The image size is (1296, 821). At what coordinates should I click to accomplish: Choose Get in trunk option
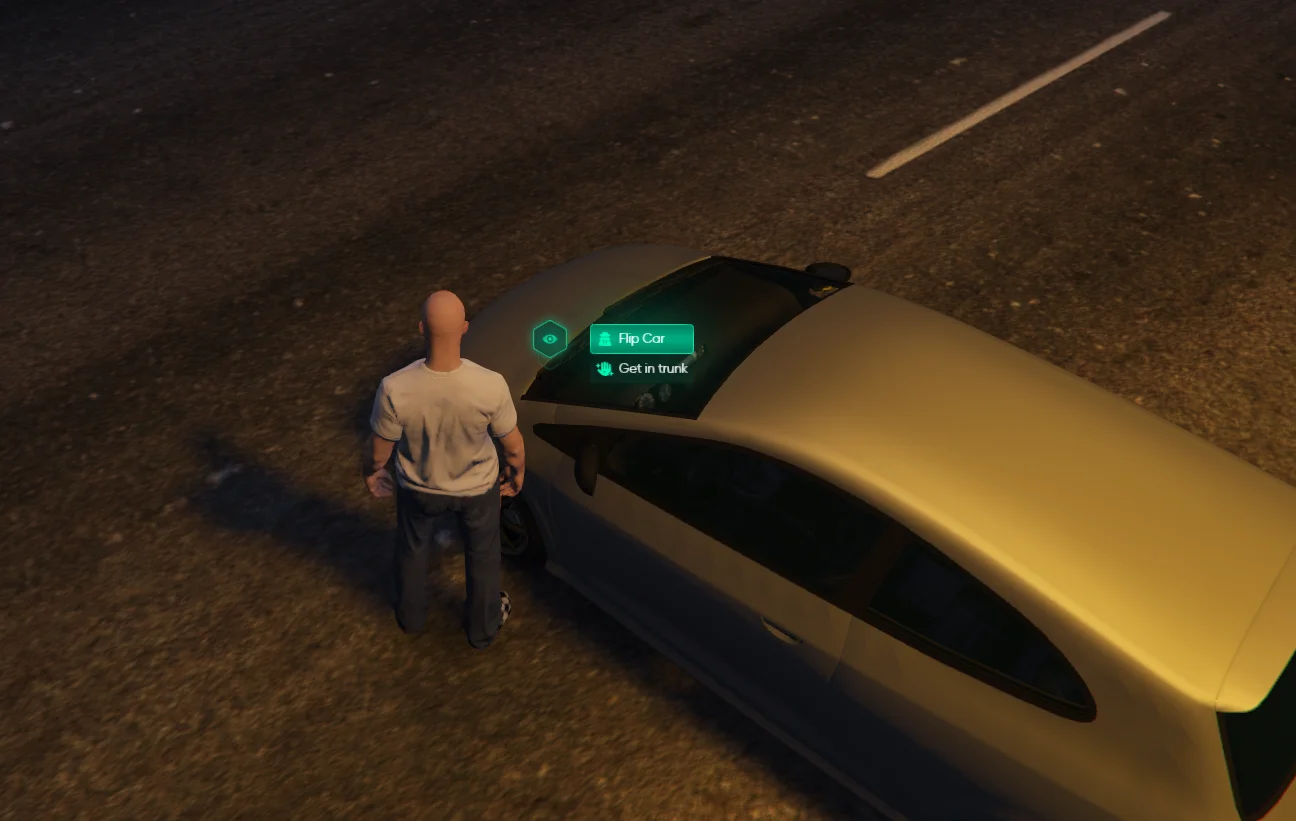642,369
